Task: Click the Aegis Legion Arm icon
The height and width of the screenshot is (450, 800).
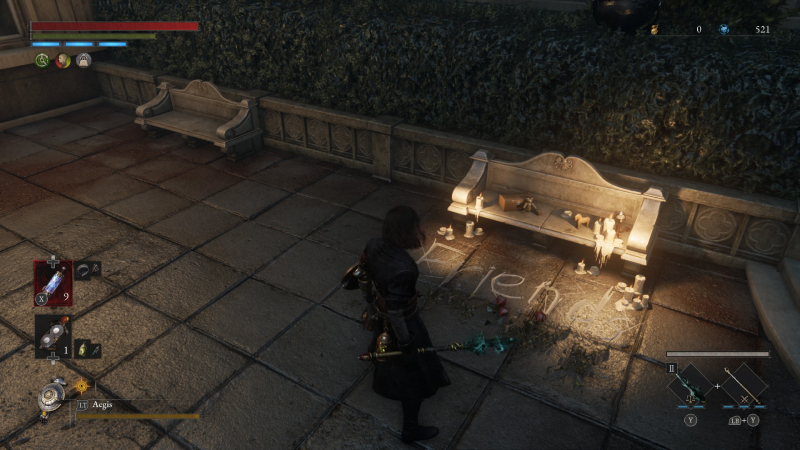Action: click(46, 397)
